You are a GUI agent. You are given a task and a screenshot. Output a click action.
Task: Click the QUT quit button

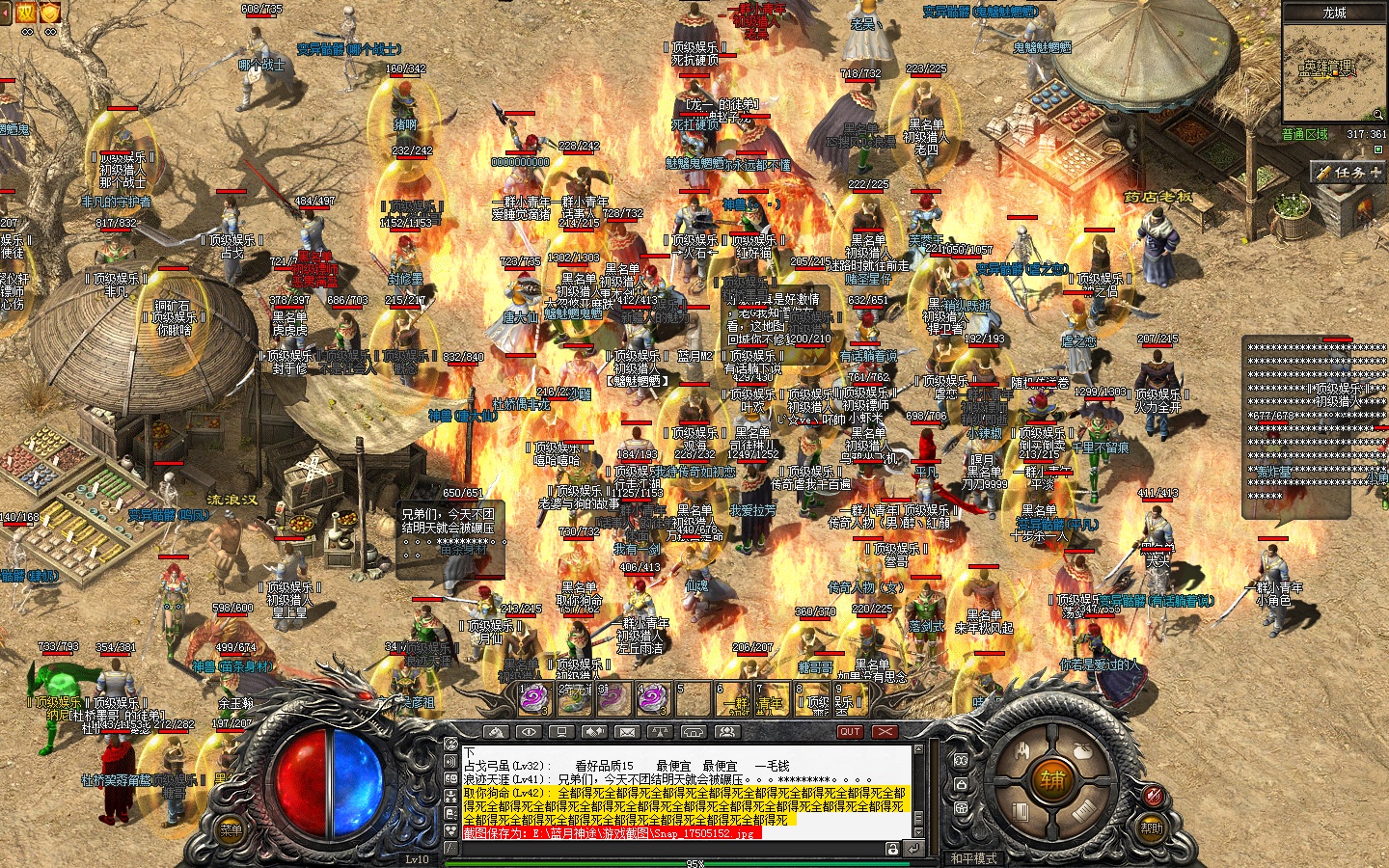[850, 732]
